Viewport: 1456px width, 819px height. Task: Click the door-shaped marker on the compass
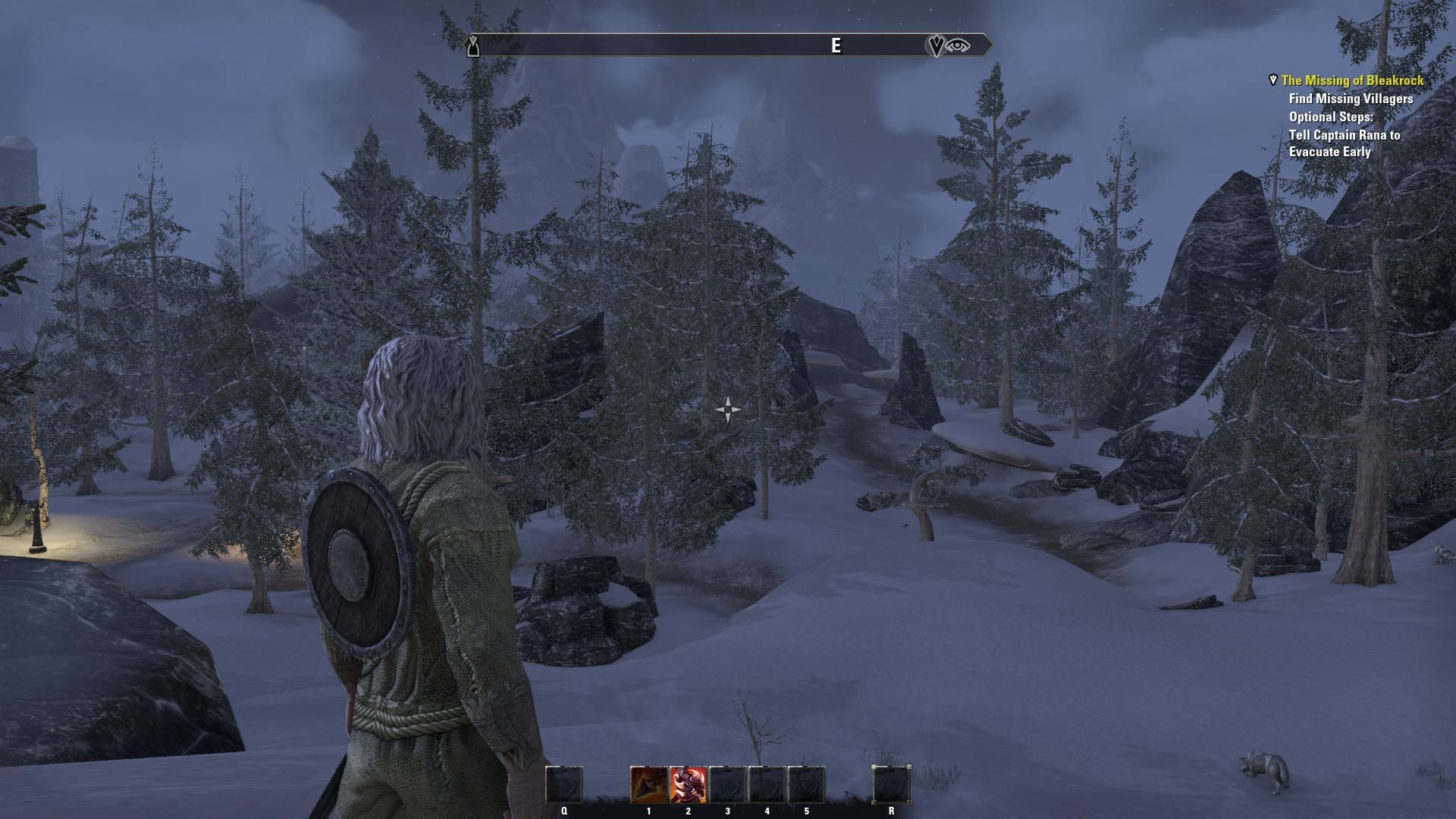click(473, 46)
